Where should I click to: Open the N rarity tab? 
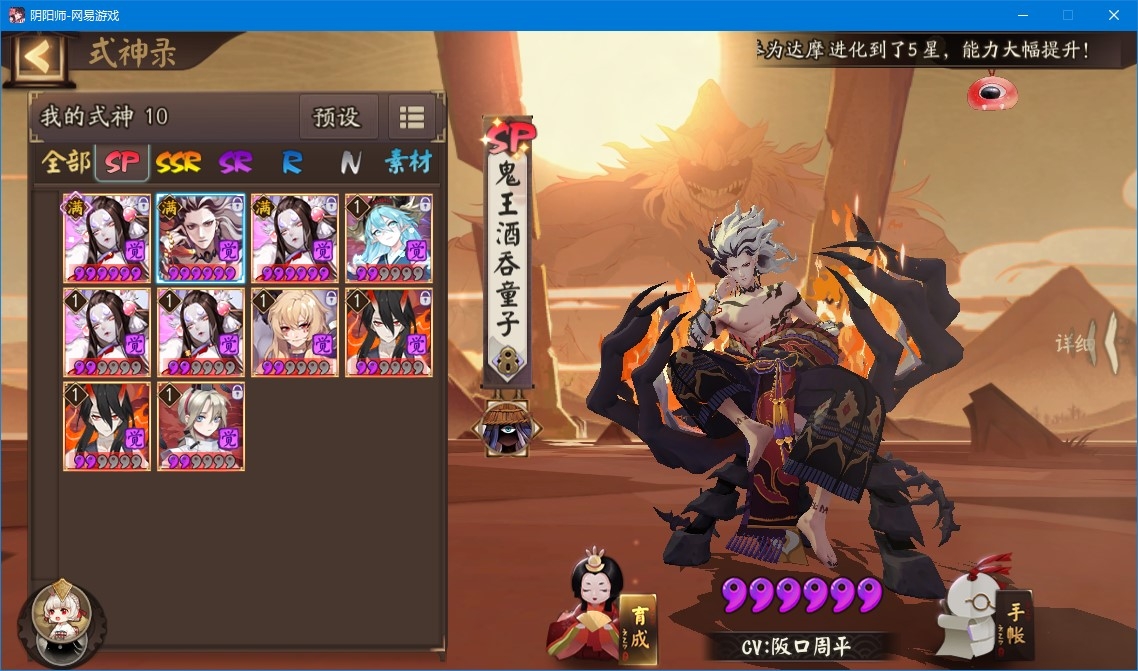click(350, 162)
